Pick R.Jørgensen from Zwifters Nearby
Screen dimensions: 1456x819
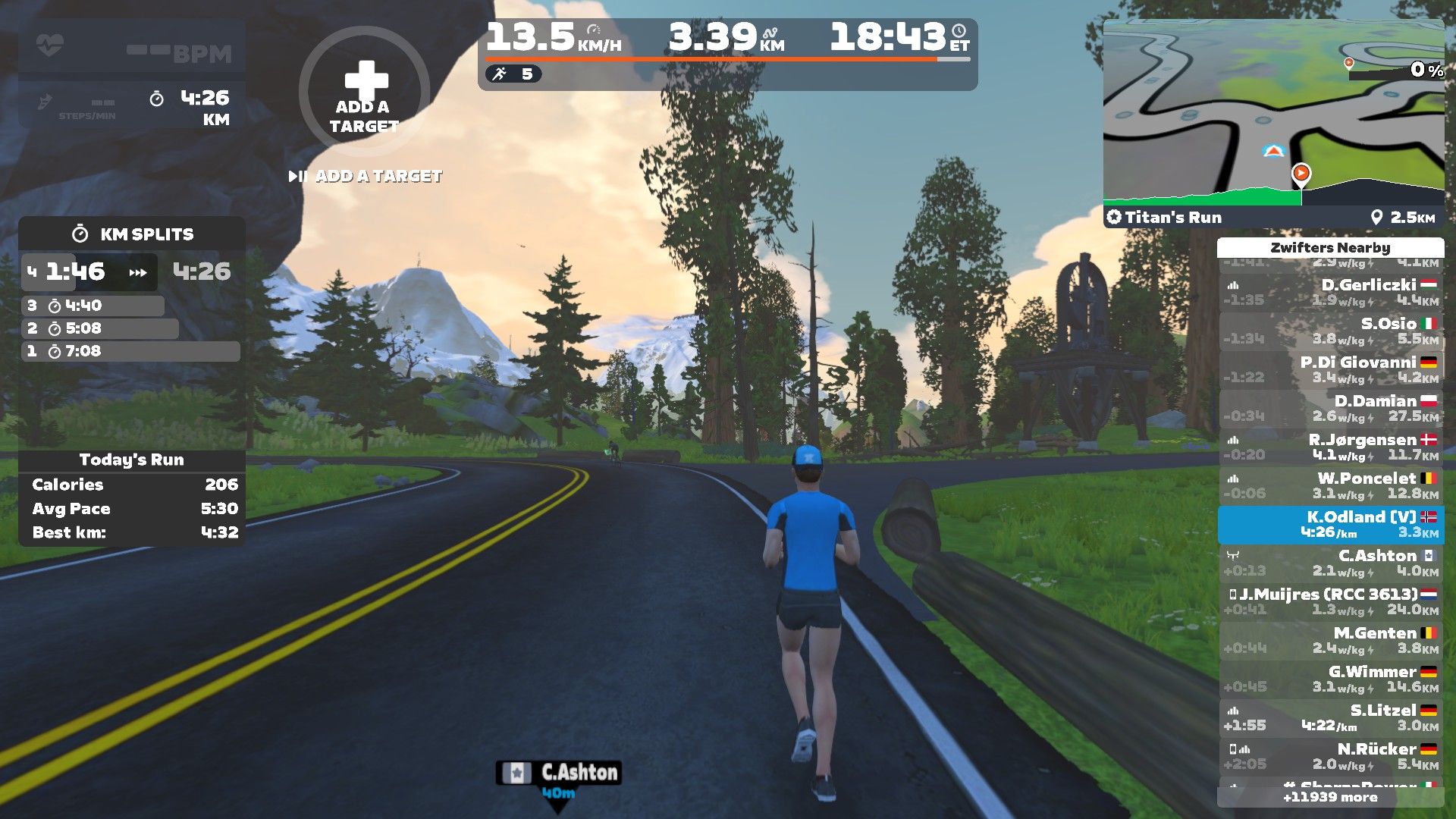tap(1331, 447)
